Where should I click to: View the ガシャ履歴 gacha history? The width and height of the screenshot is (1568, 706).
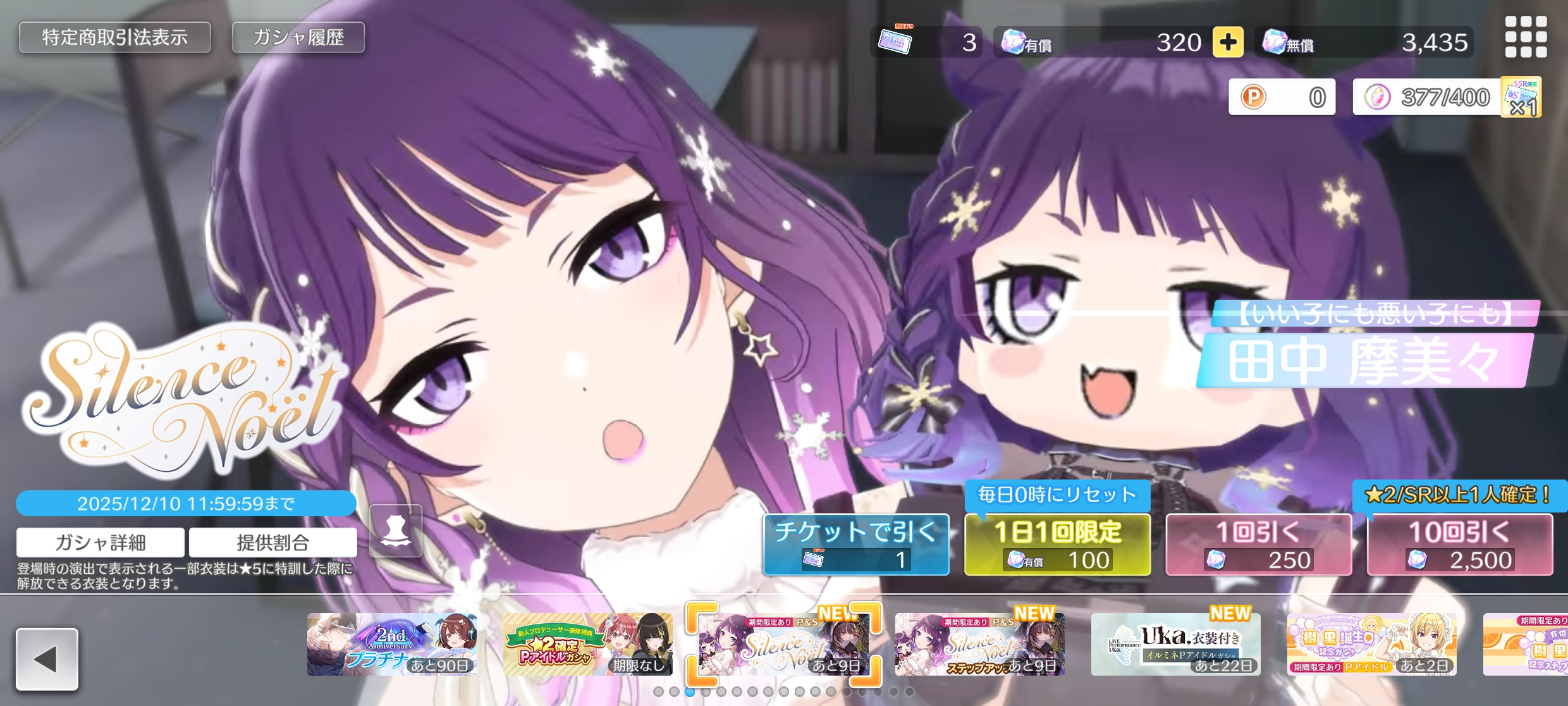pyautogui.click(x=298, y=38)
